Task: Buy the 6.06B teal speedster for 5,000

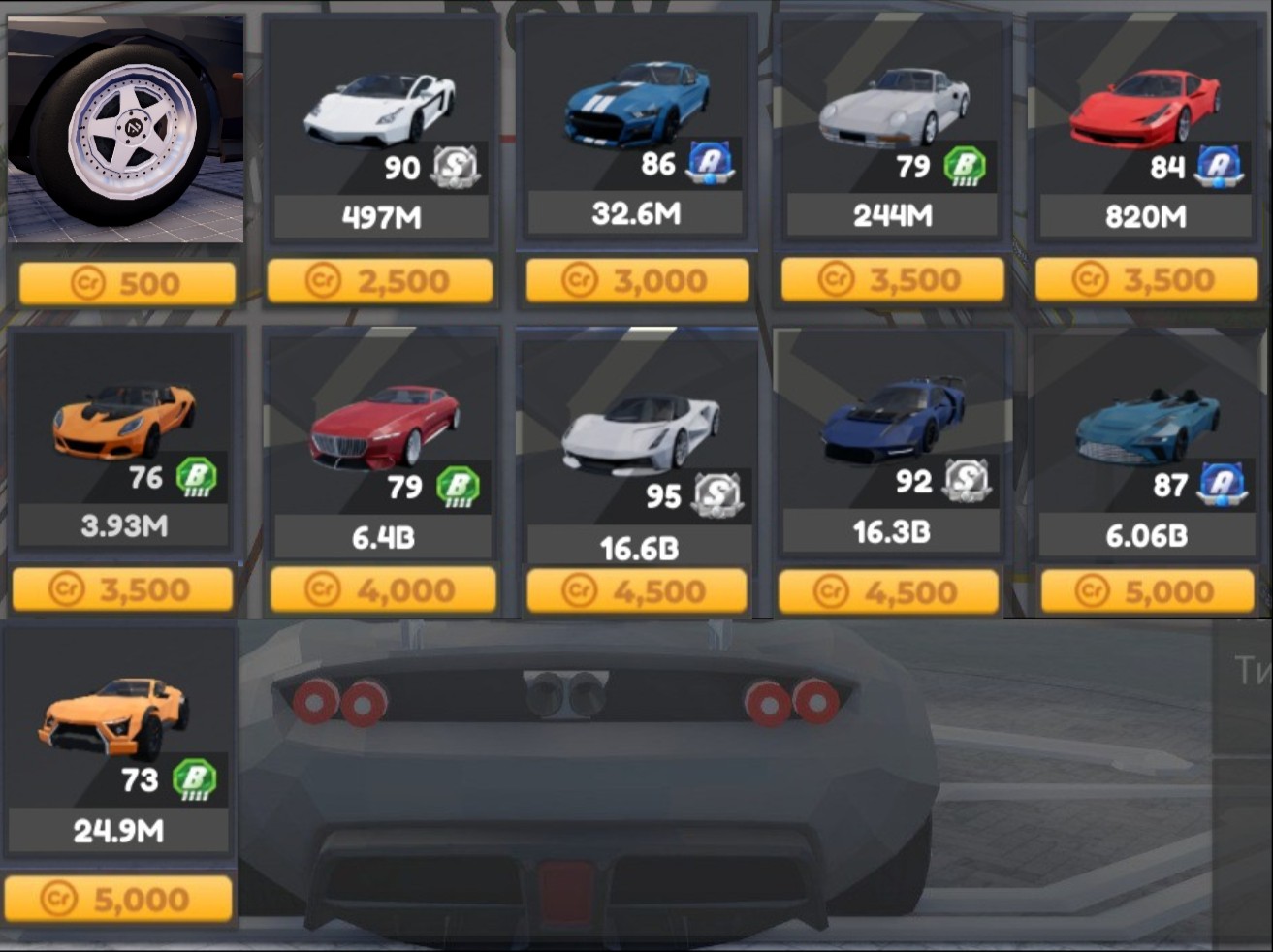Action: 1147,591
